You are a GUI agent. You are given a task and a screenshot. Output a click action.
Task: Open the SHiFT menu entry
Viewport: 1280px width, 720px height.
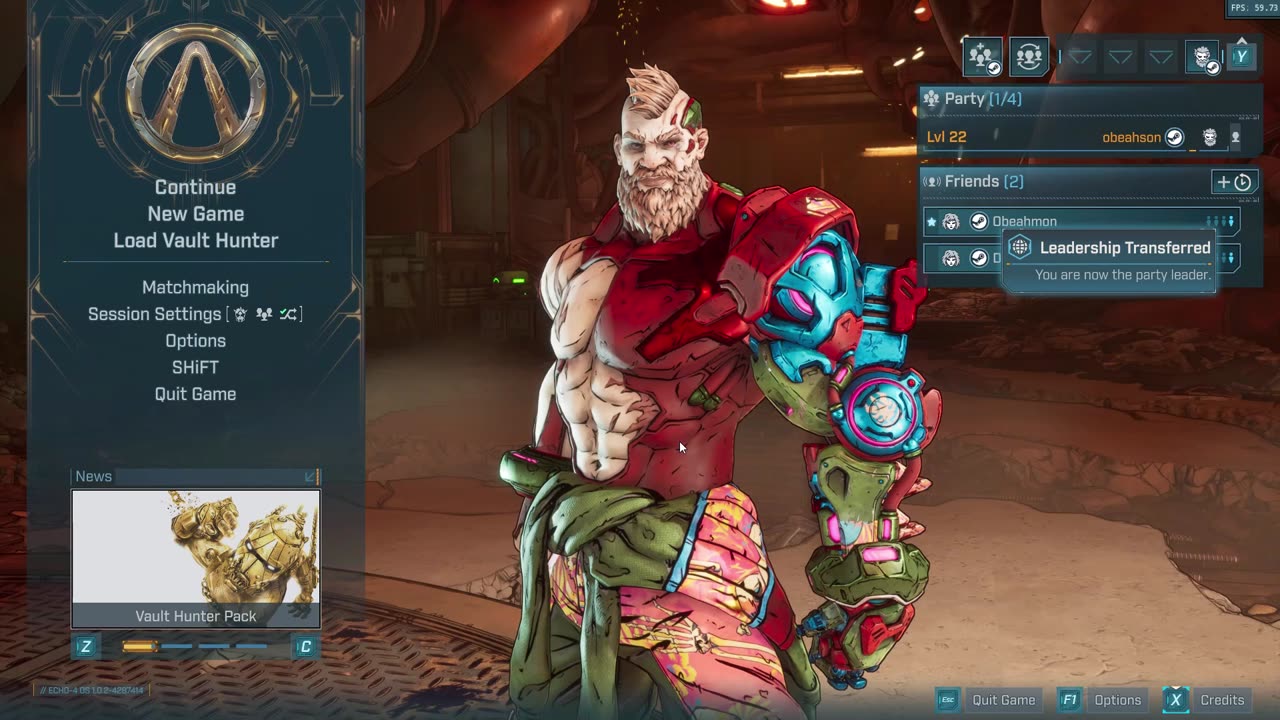pos(195,367)
